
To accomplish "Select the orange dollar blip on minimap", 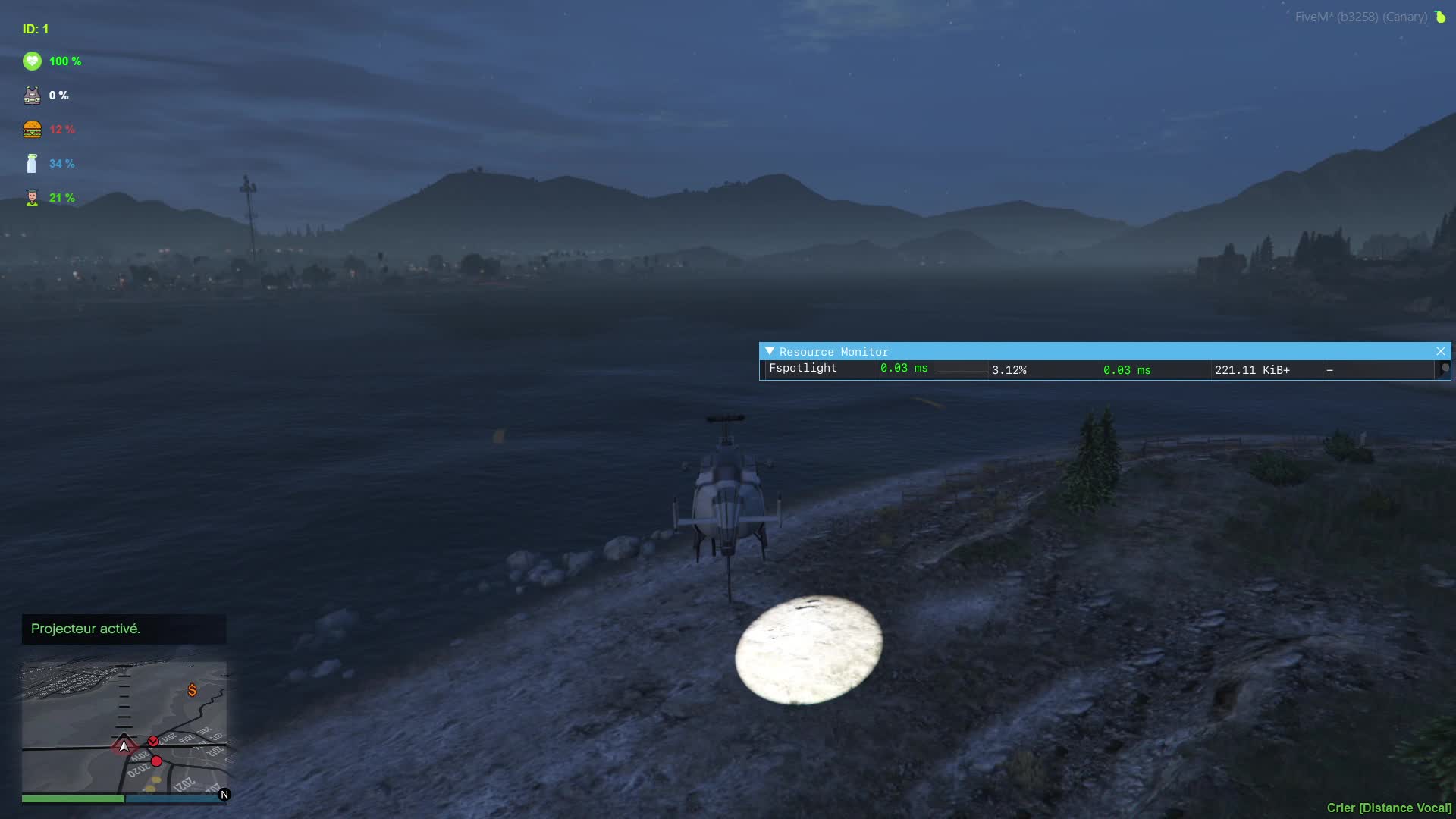I will [x=192, y=690].
